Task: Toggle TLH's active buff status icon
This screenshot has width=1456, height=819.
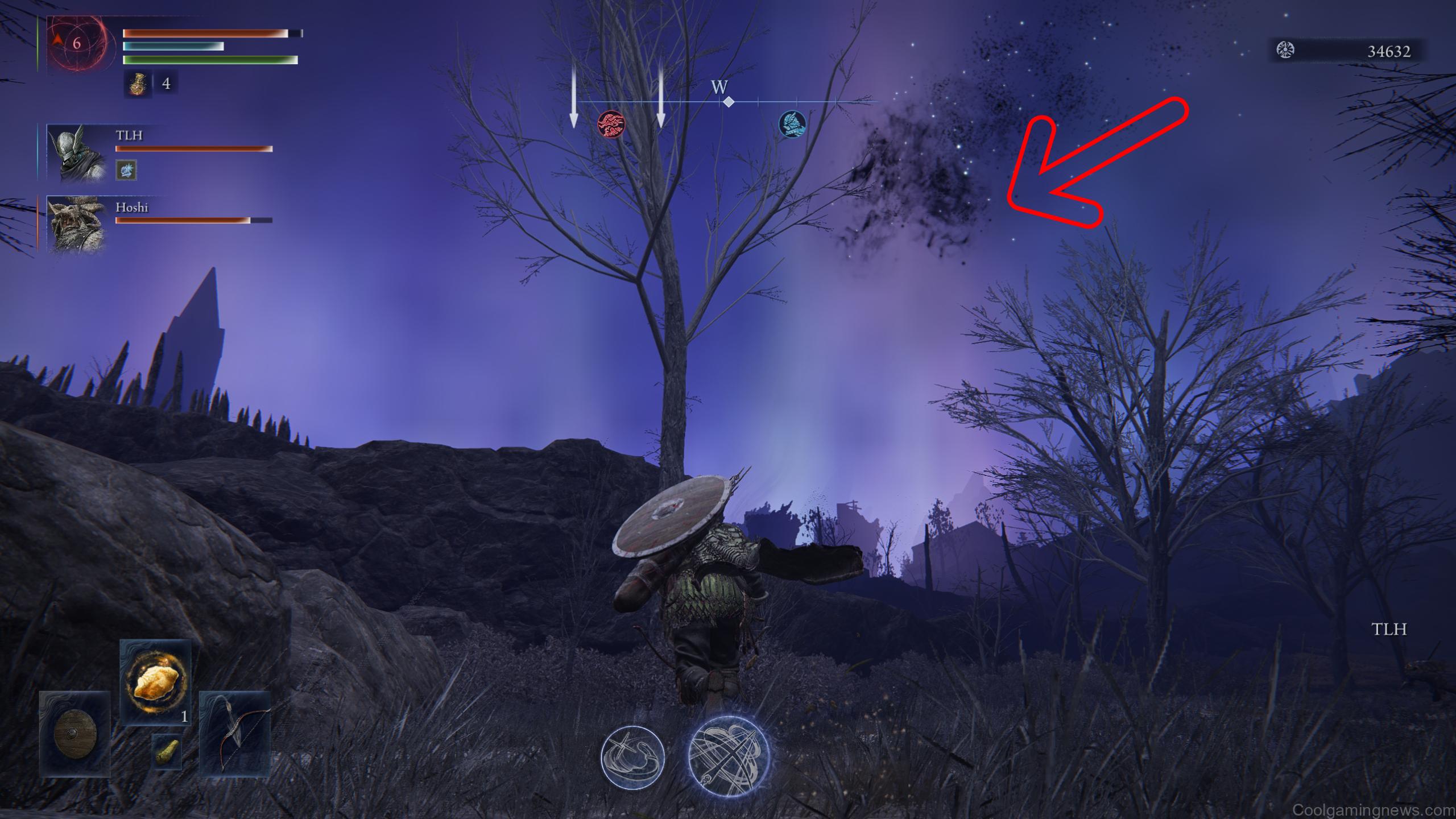Action: 127,171
